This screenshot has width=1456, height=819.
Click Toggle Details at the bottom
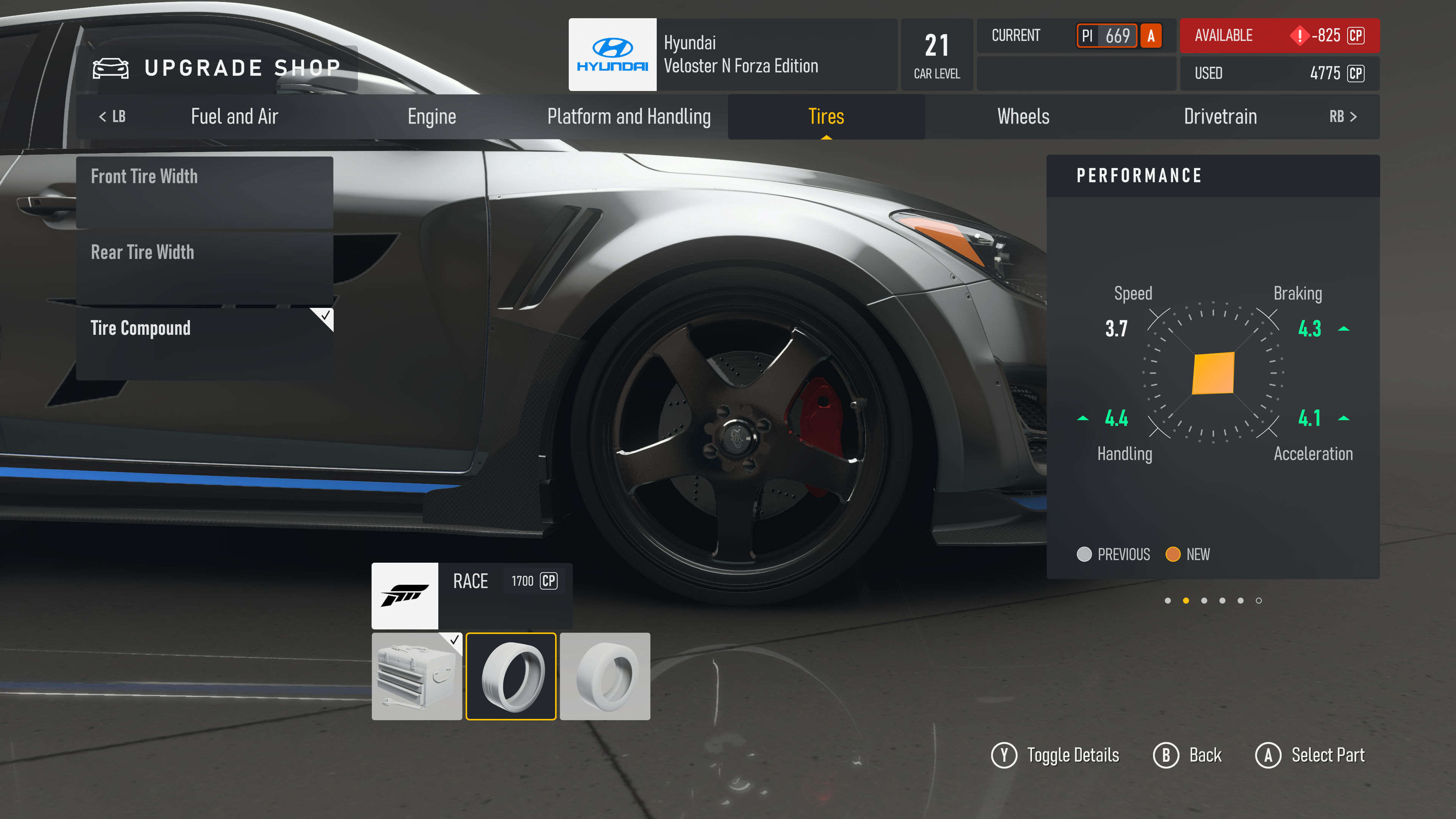(1055, 755)
